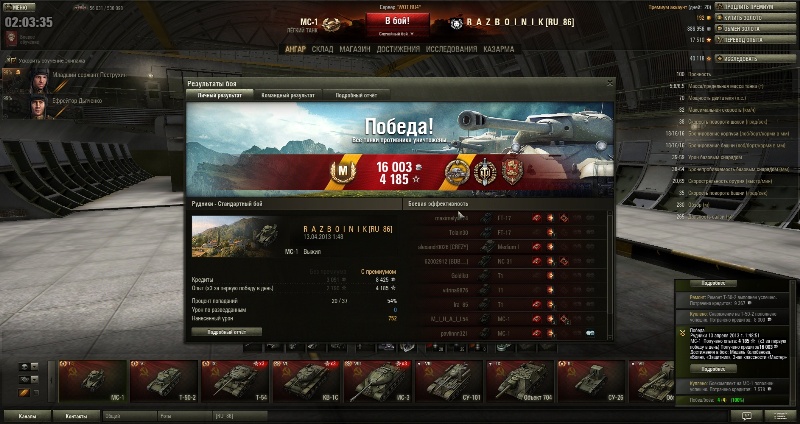Screen dimensions: 800x424
Task: Select the Командный результат tab
Action: tap(289, 95)
